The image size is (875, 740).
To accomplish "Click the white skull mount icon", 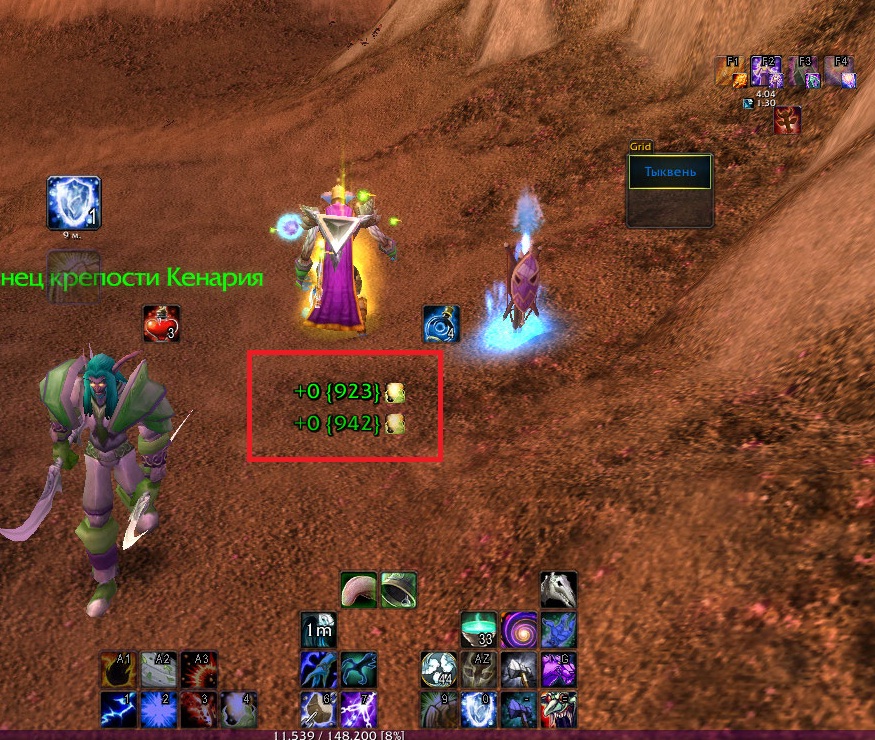I will [558, 590].
